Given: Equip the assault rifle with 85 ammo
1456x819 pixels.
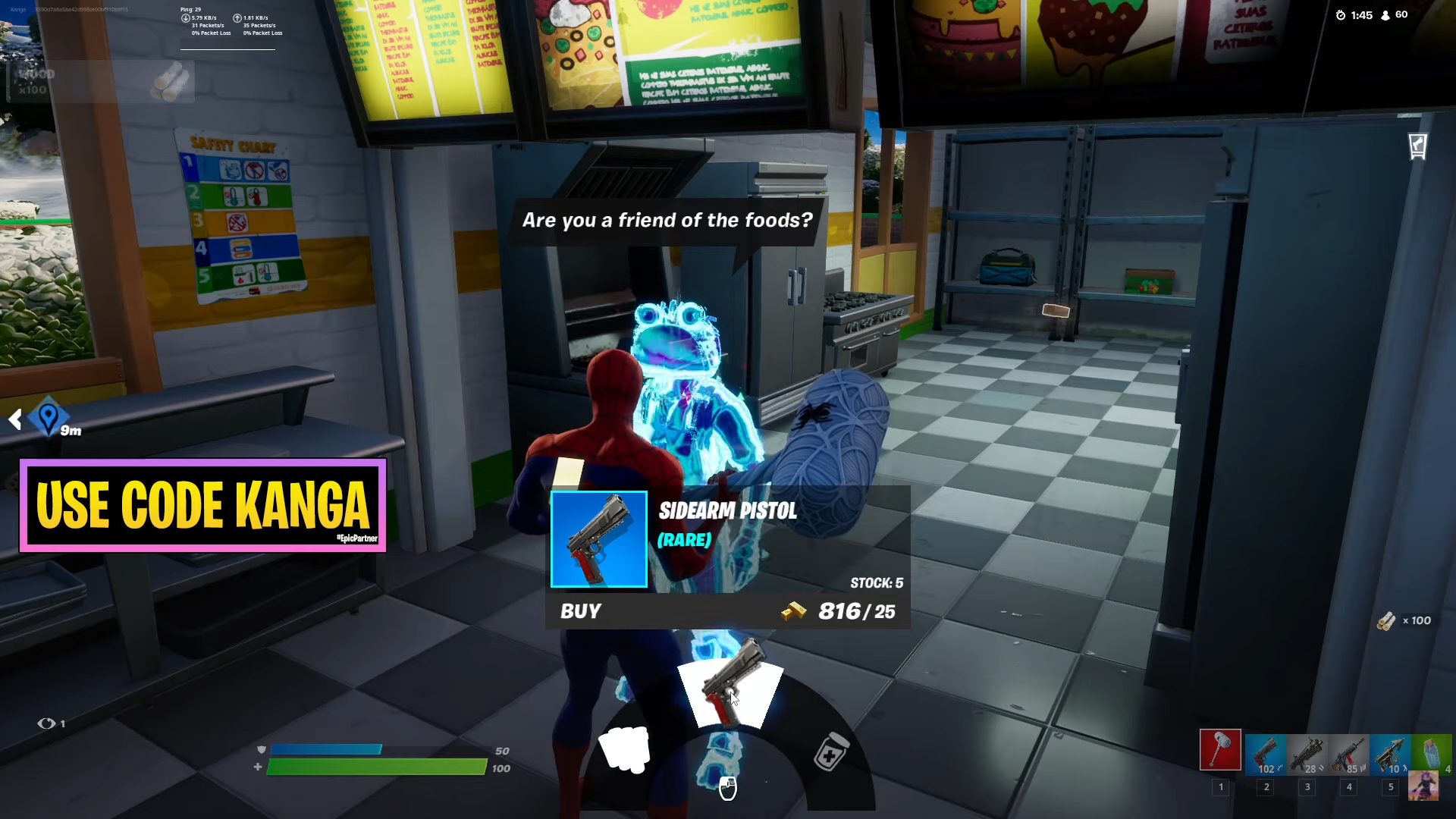Looking at the screenshot, I should click(x=1349, y=755).
